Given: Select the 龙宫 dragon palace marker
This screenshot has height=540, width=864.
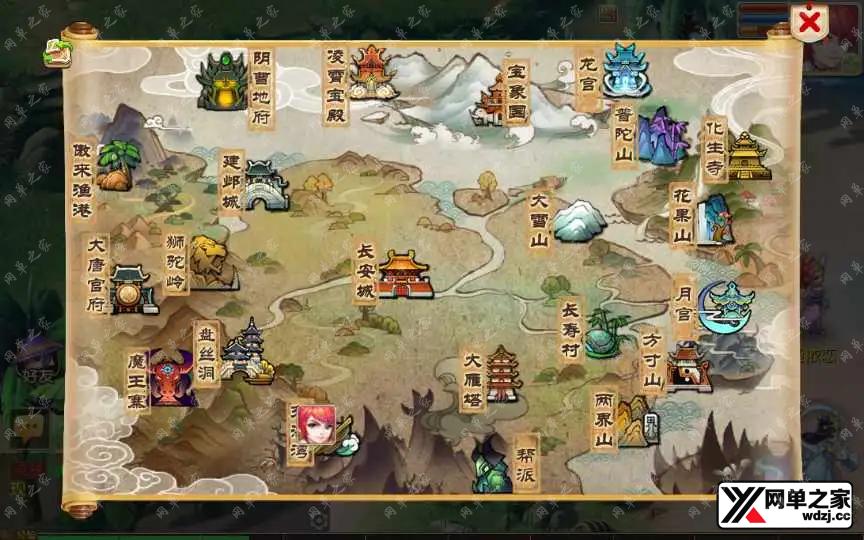Looking at the screenshot, I should (626, 70).
